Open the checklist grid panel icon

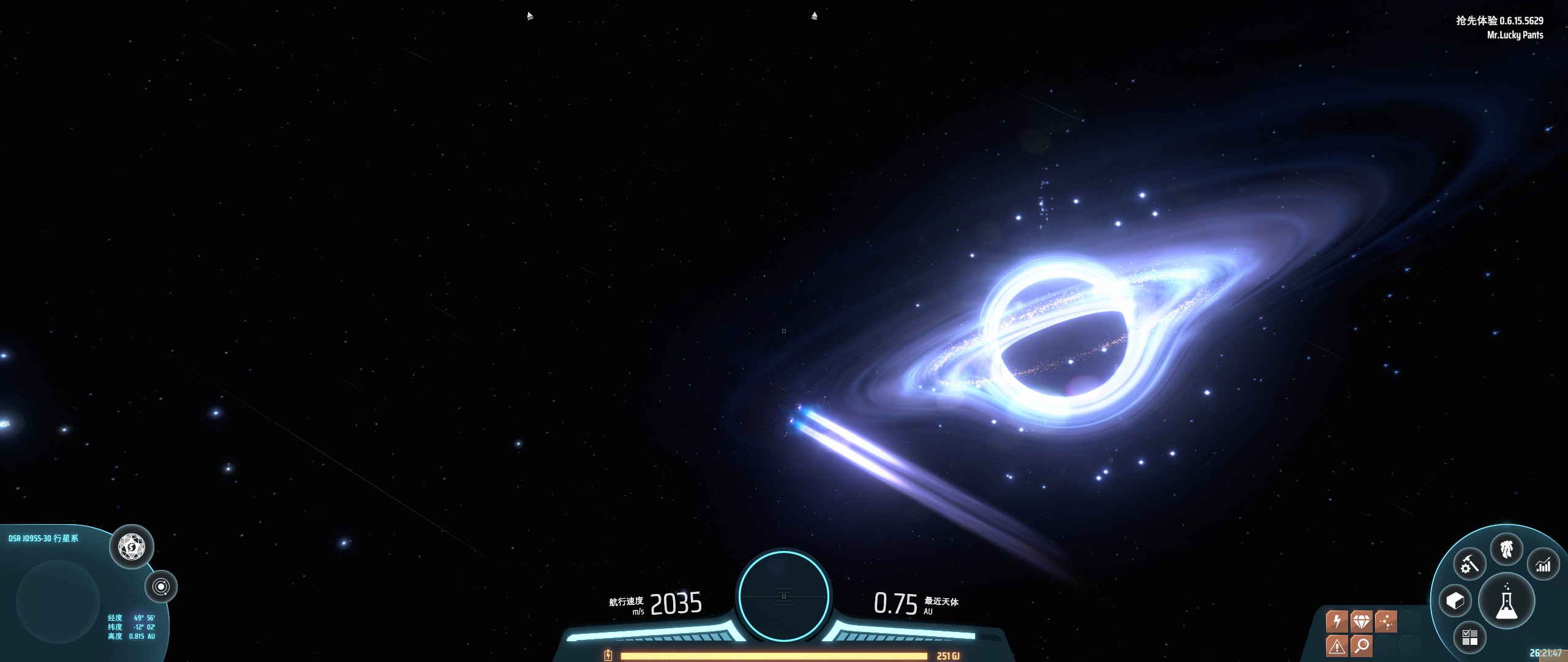[x=1470, y=637]
